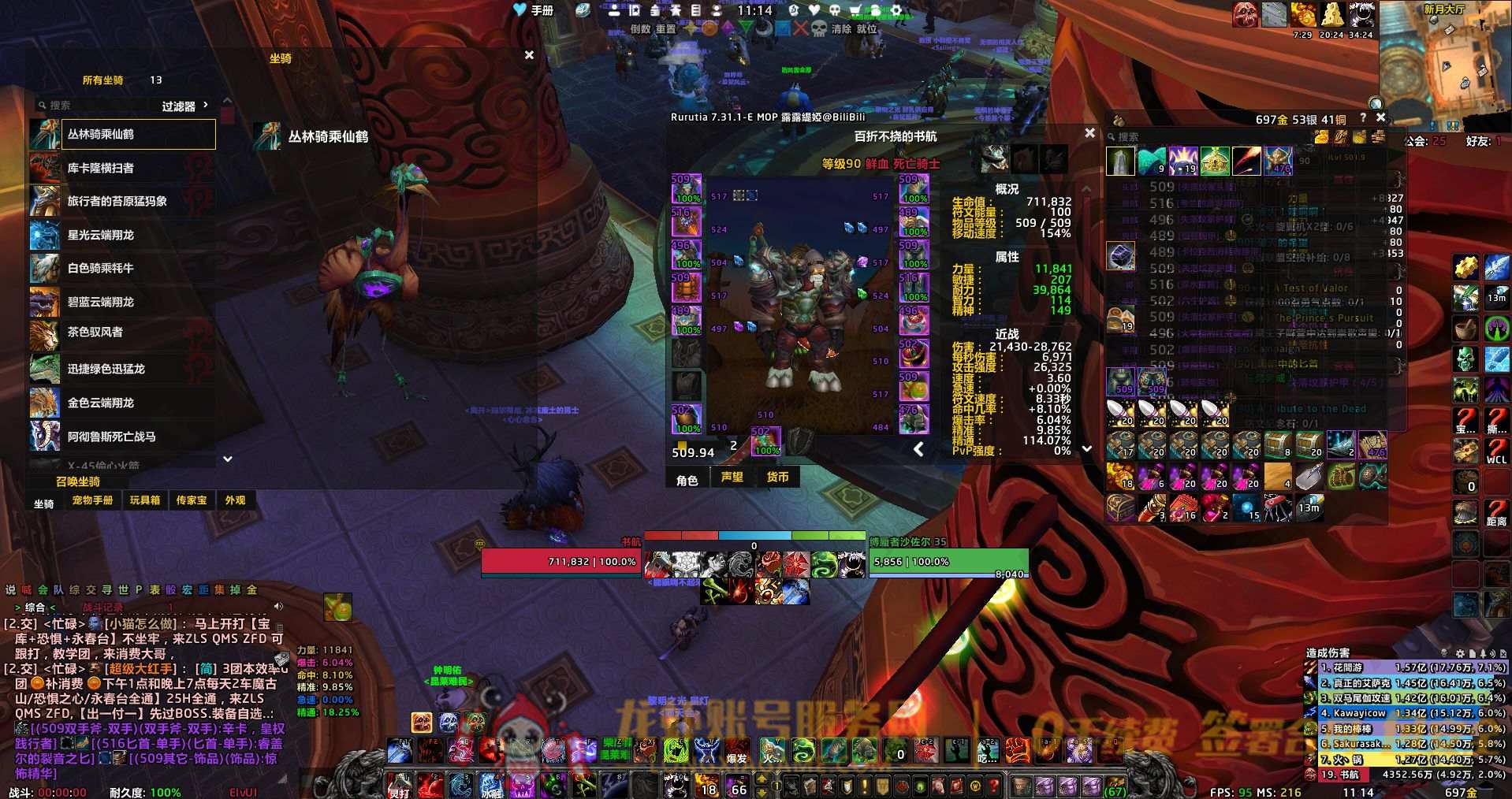This screenshot has width=1512, height=799.
Task: Open the 玩具箱 tab
Action: (x=145, y=500)
